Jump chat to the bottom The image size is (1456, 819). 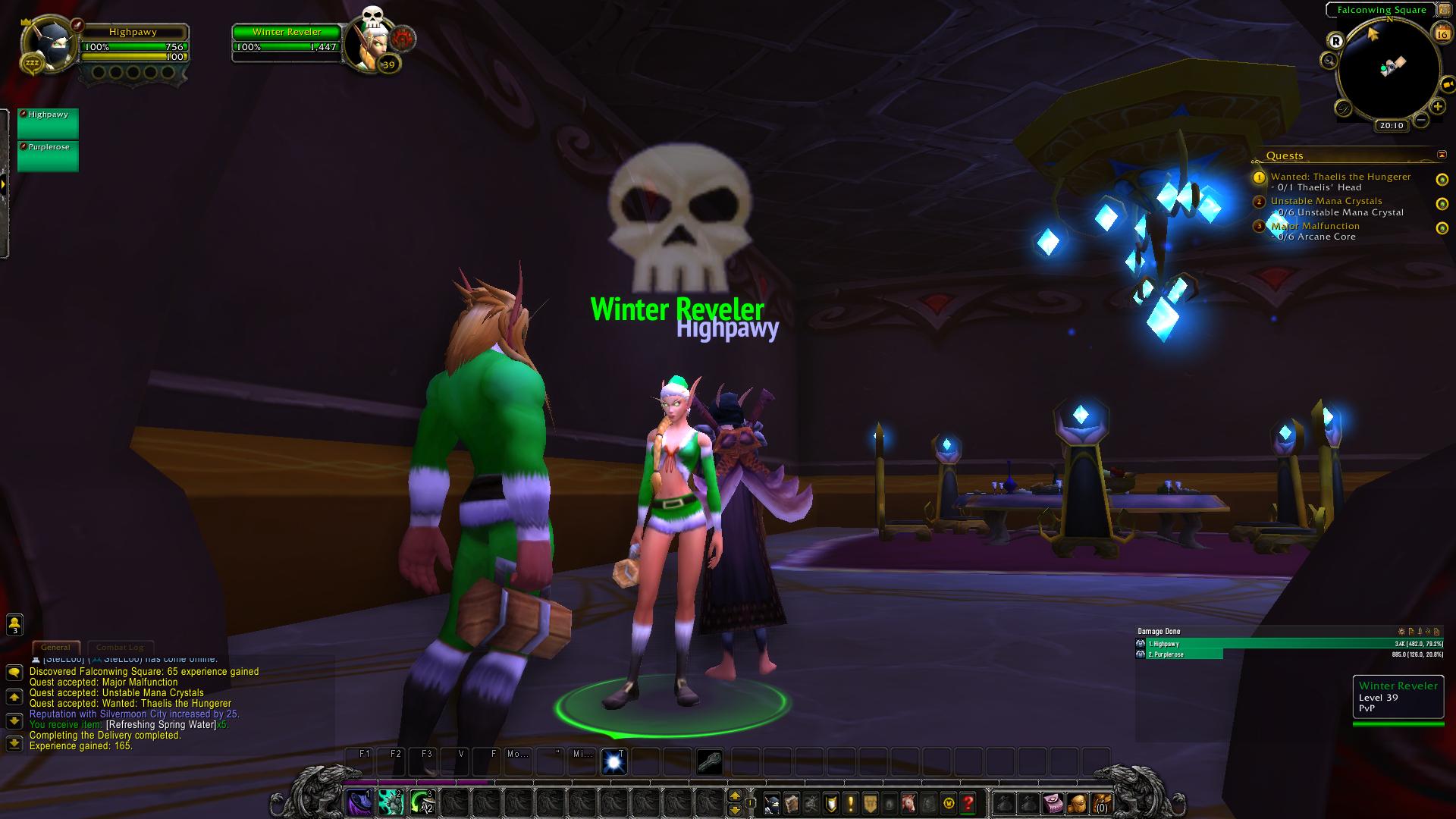coord(14,744)
